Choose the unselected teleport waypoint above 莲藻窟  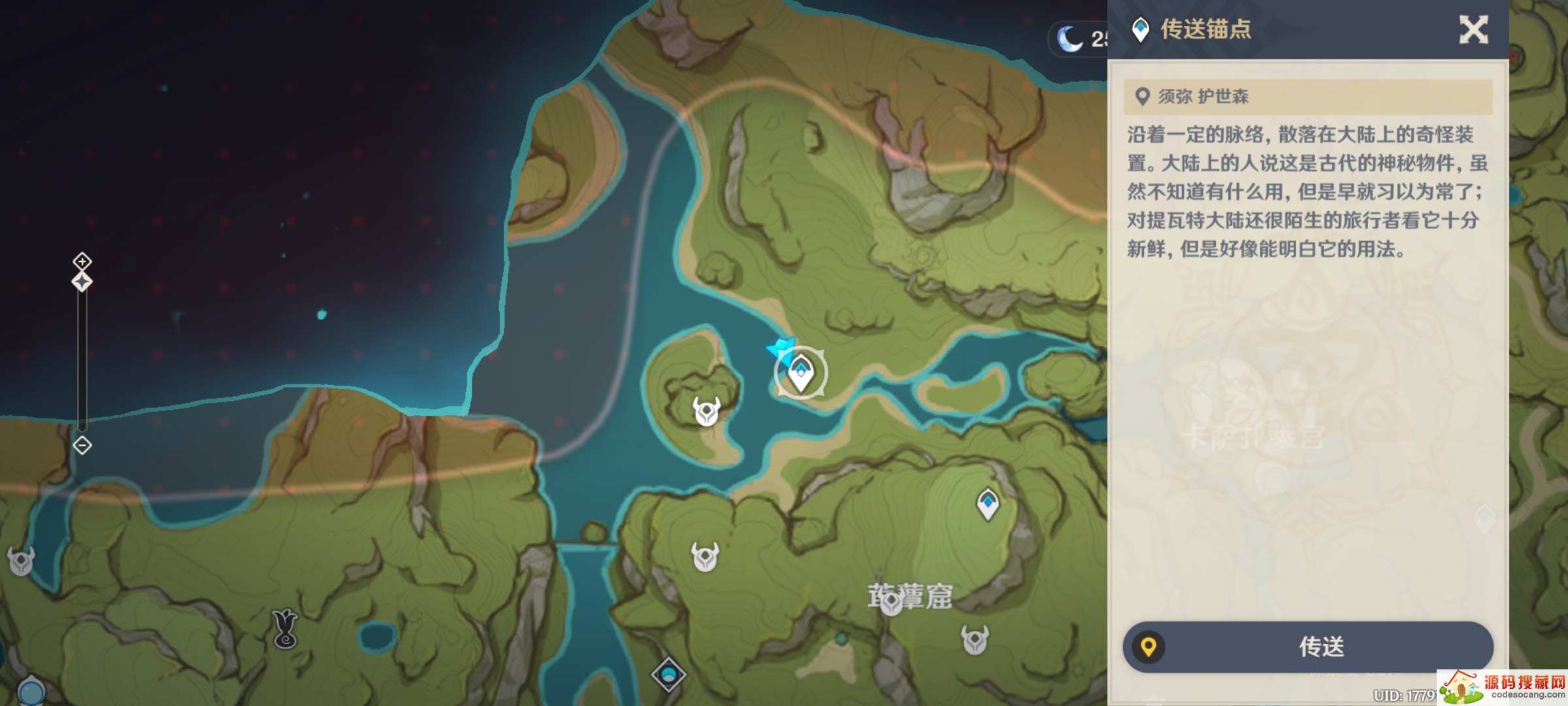click(x=987, y=504)
